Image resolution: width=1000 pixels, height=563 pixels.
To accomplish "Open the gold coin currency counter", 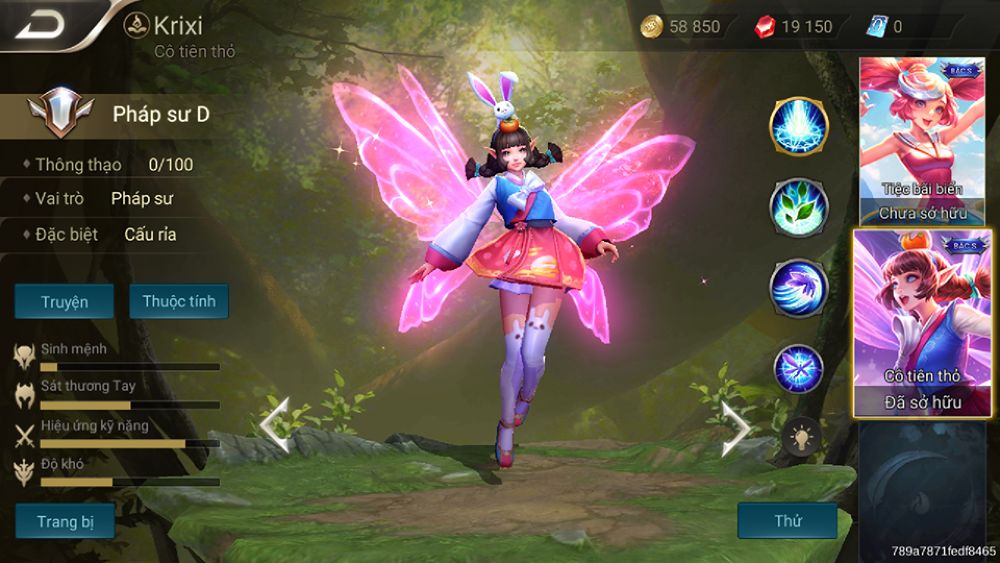I will tap(682, 27).
